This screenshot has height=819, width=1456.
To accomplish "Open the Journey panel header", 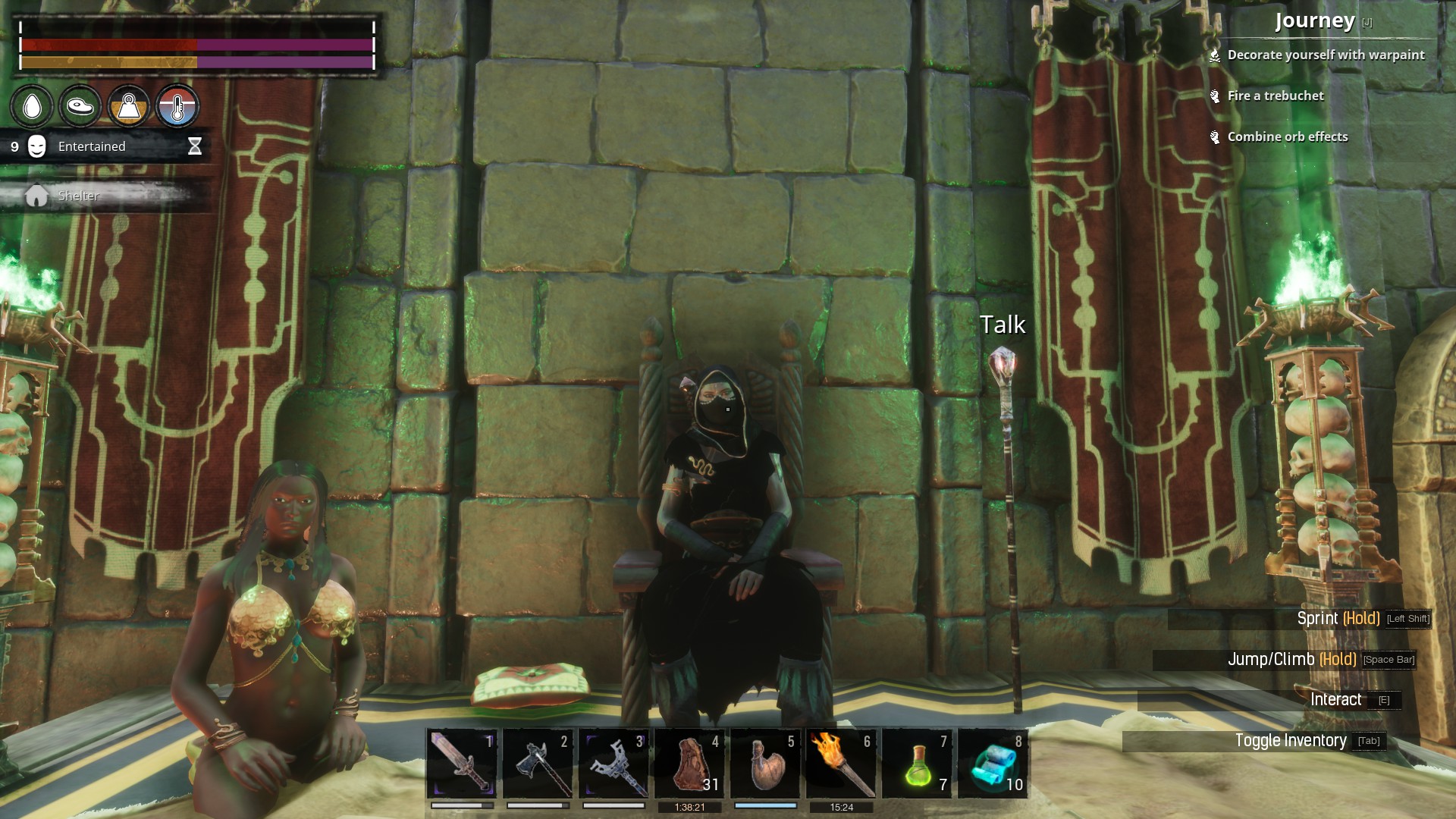I will click(x=1315, y=21).
